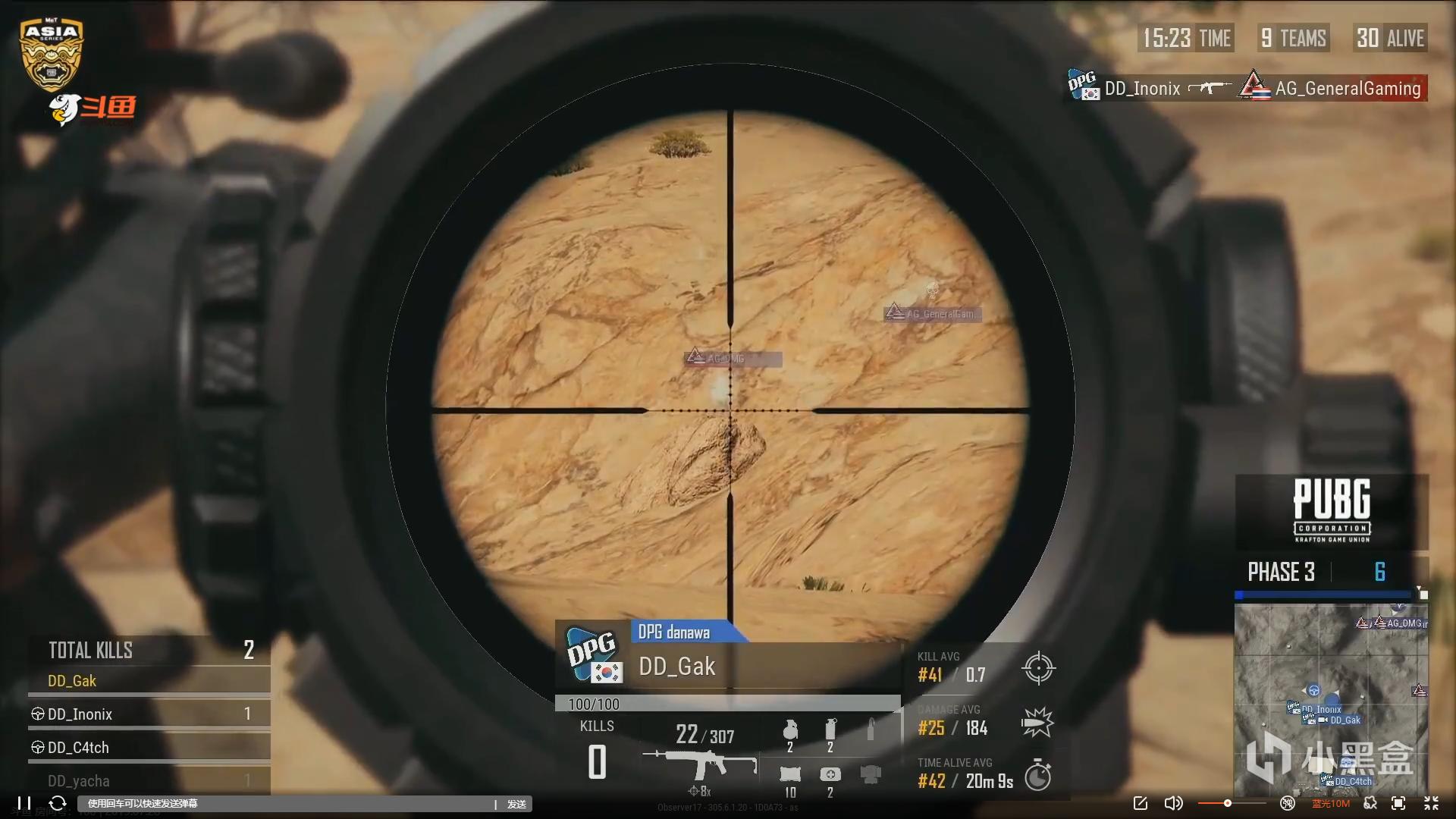The image size is (1456, 819).
Task: Toggle danmaku display with the 弹 icon
Action: (1287, 803)
